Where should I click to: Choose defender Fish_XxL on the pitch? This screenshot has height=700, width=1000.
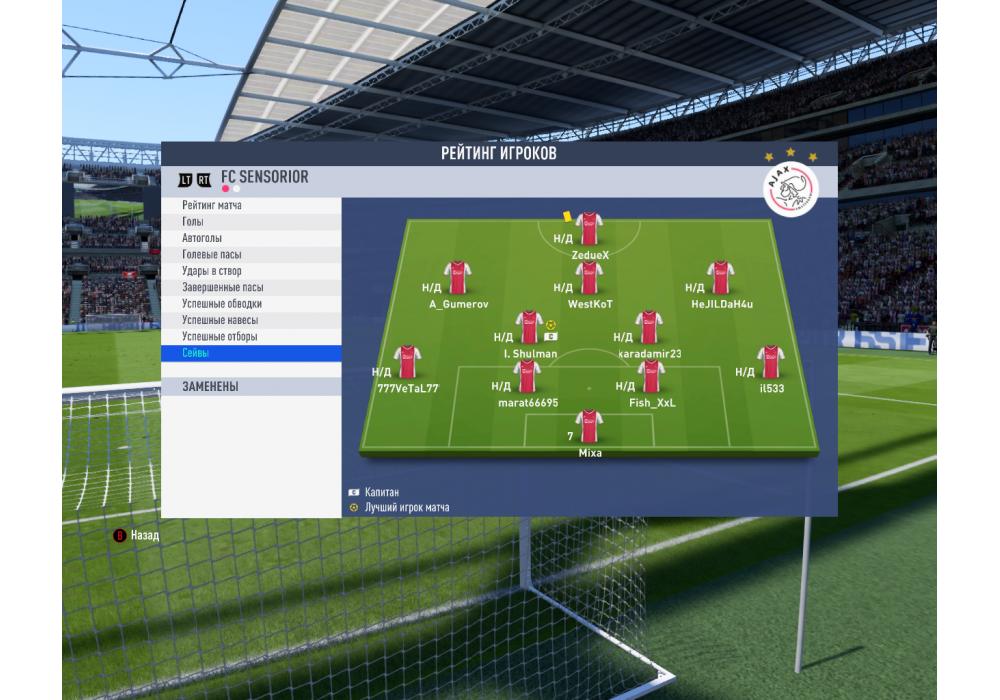click(651, 377)
